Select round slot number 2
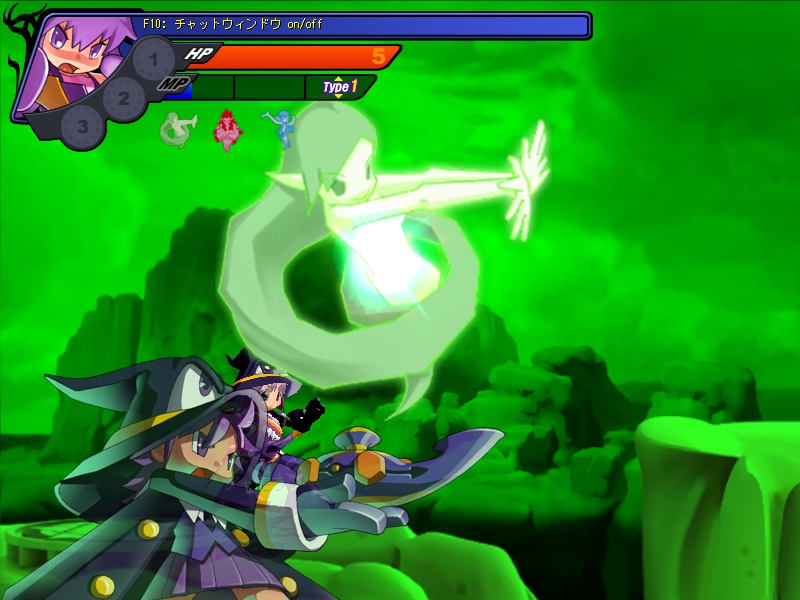The width and height of the screenshot is (800, 600). (124, 98)
